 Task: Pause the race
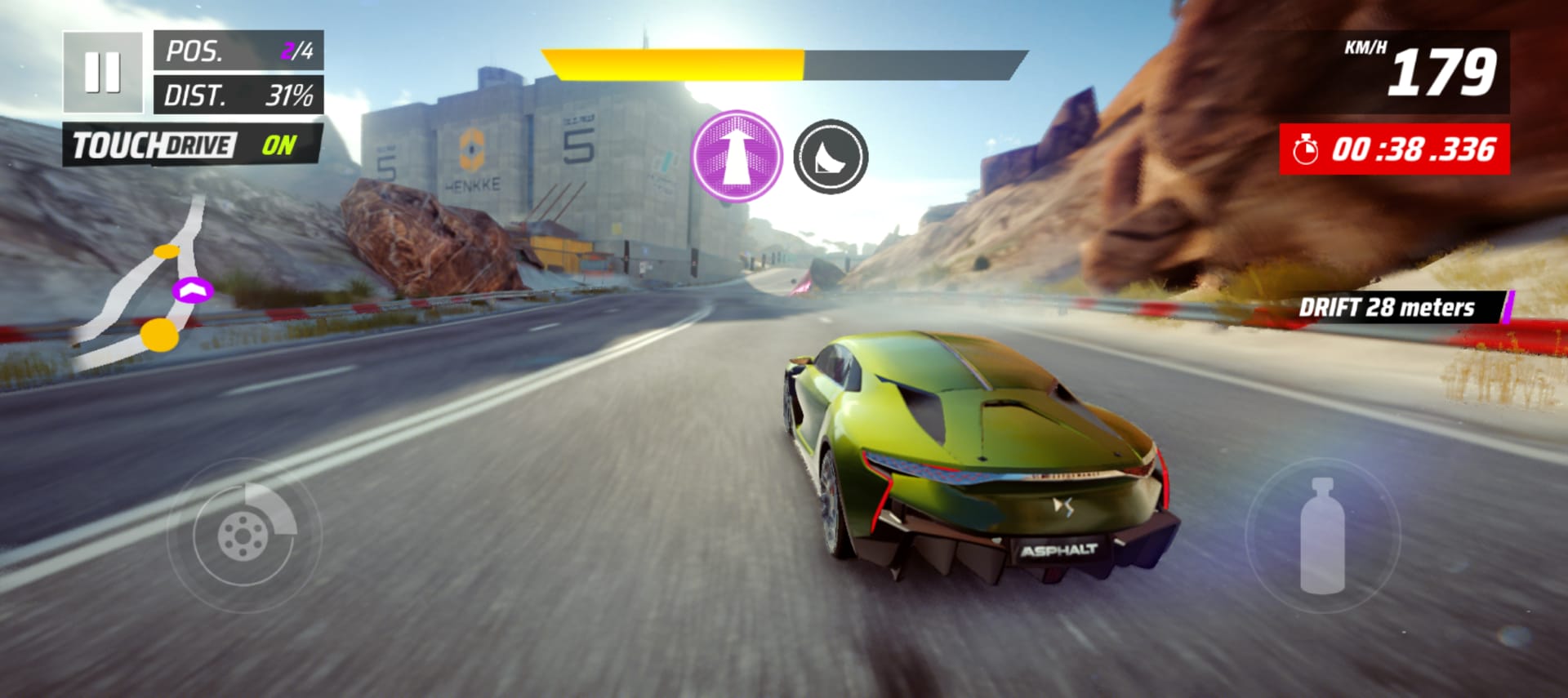(x=103, y=73)
